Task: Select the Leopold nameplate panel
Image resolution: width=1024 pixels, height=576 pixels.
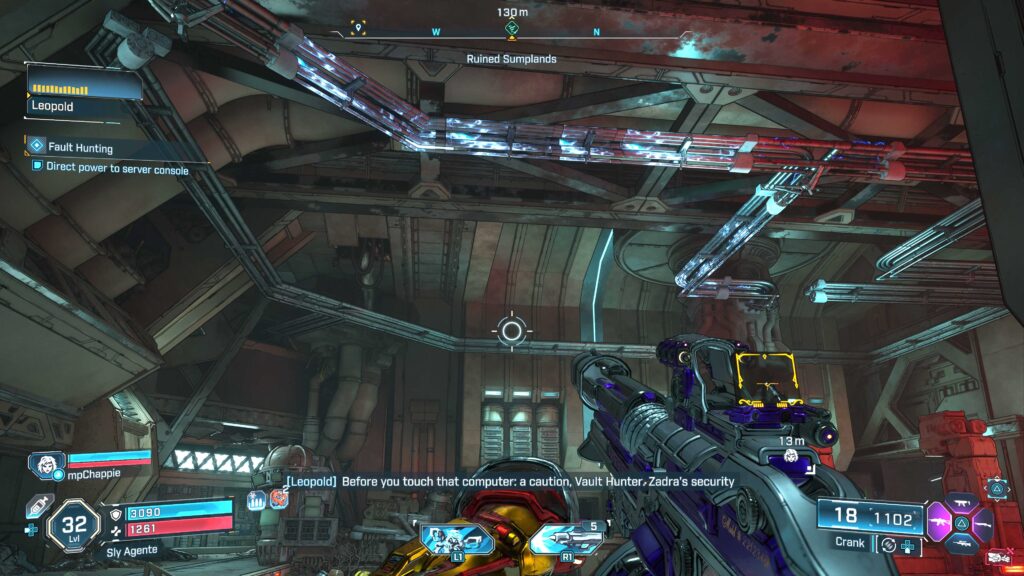Action: tap(84, 95)
